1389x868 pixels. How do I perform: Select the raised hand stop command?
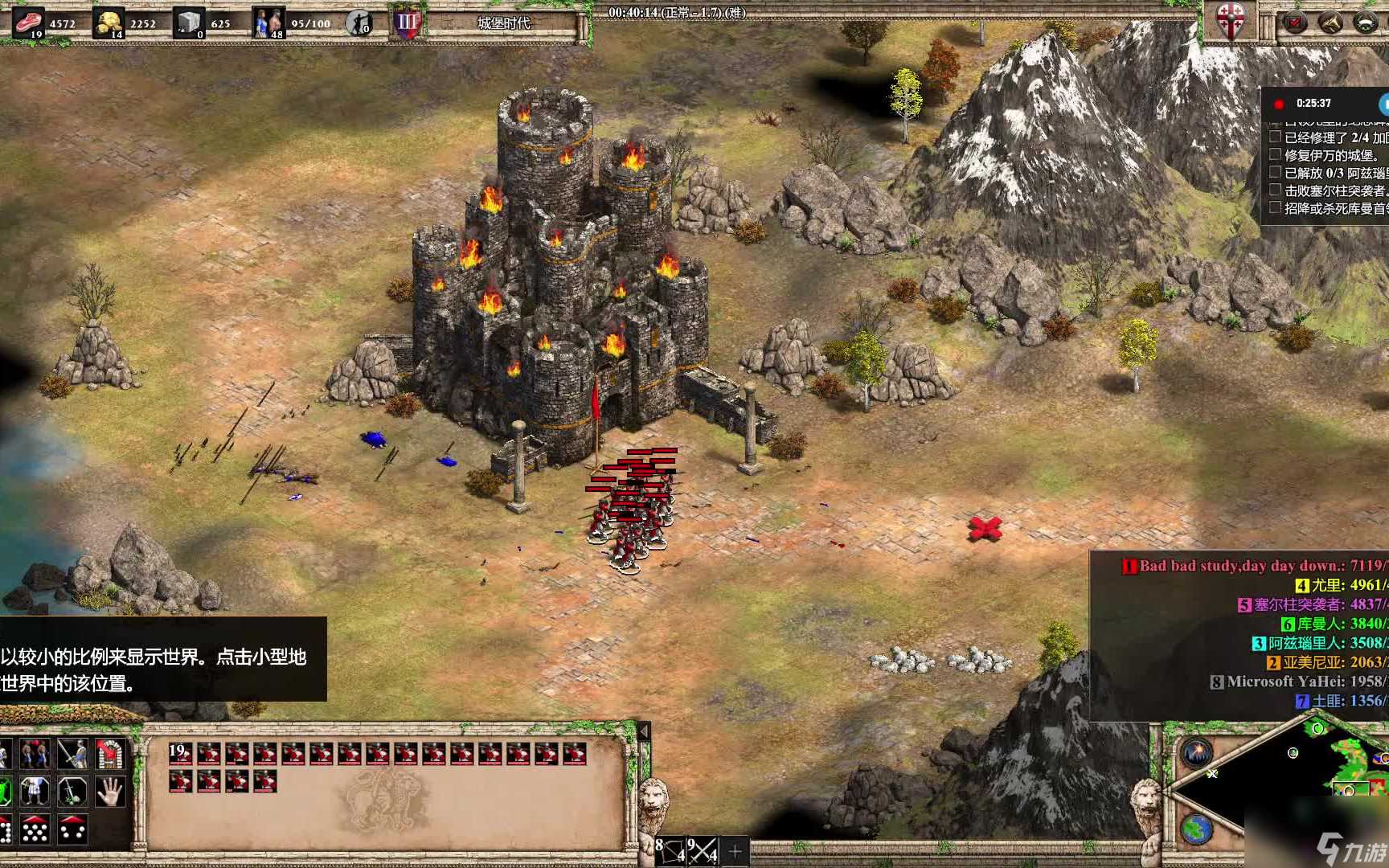(110, 792)
